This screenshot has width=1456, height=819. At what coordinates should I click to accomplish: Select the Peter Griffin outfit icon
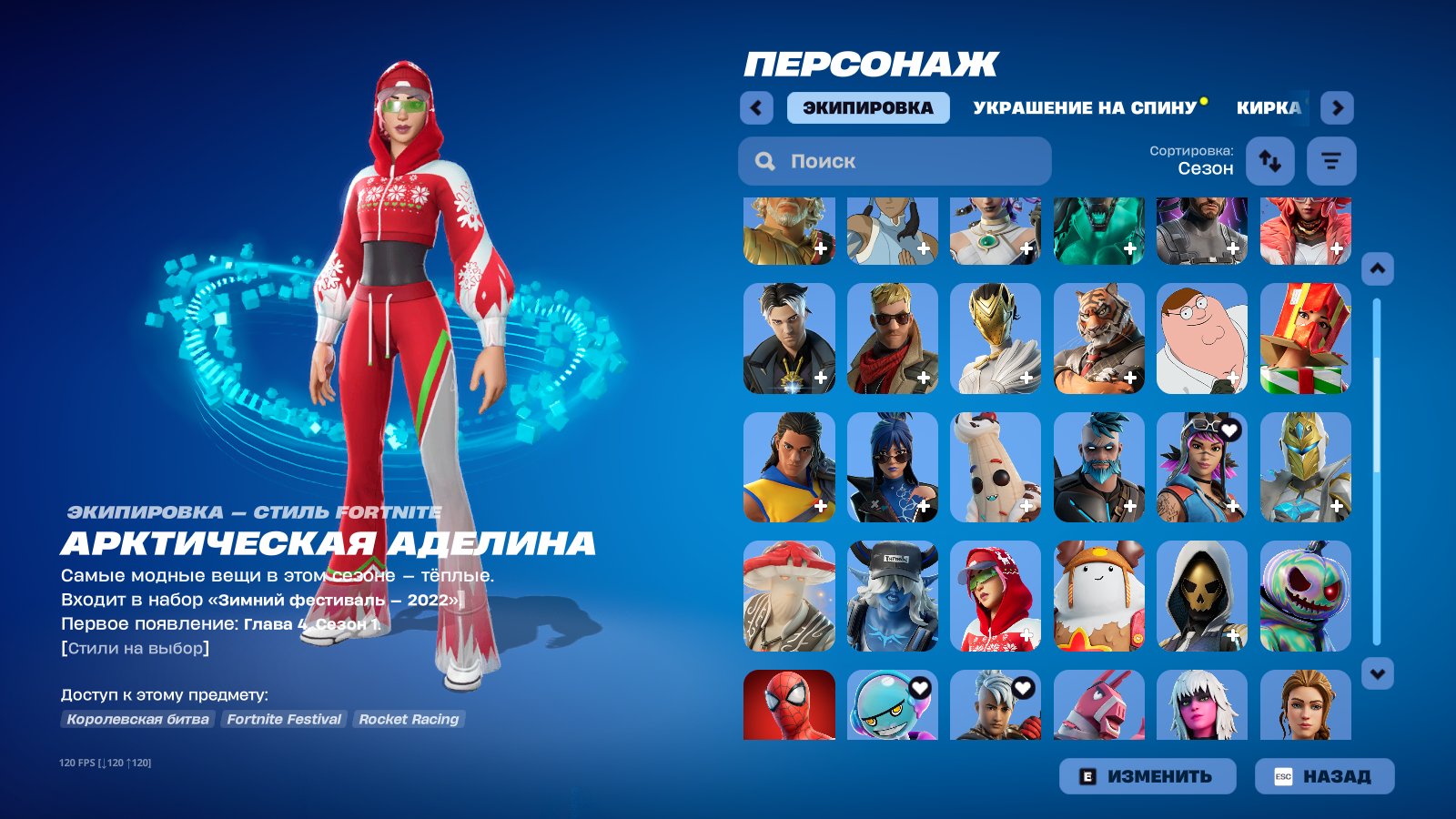(1201, 338)
